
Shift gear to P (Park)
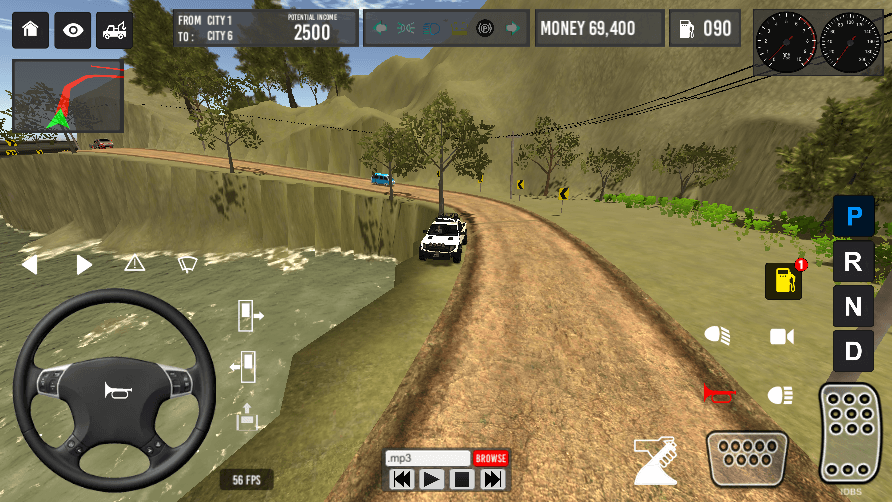853,215
